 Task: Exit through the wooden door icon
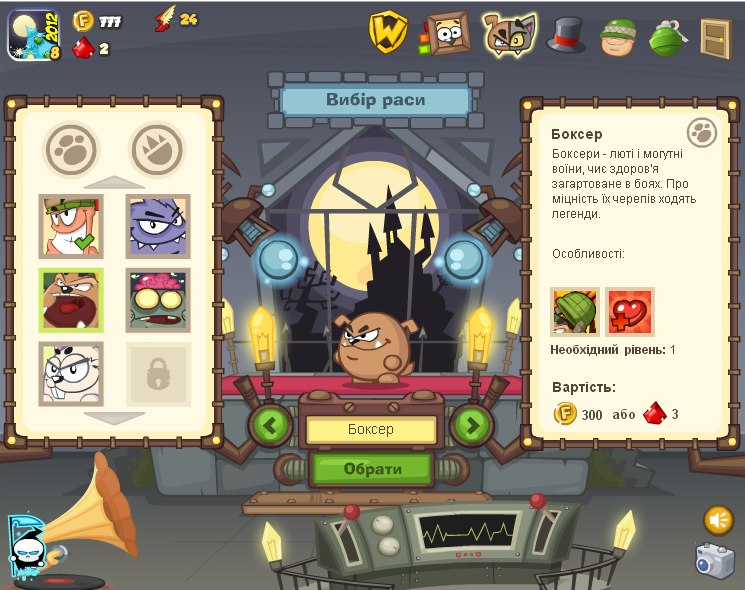[x=715, y=36]
